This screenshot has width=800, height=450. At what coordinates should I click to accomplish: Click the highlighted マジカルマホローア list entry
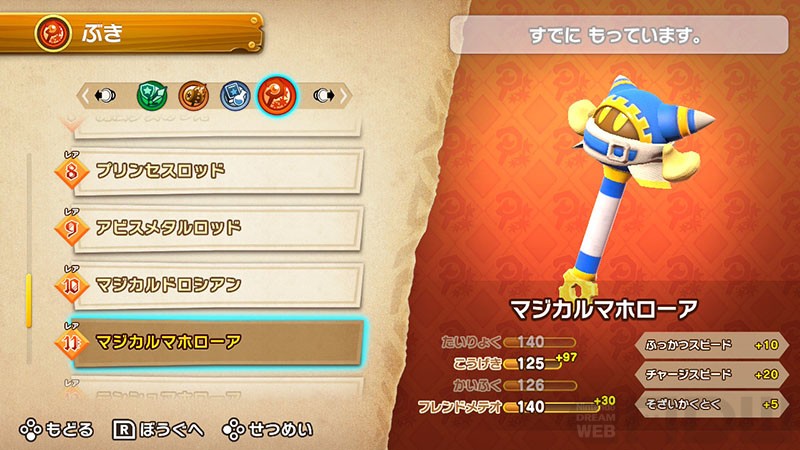point(215,343)
